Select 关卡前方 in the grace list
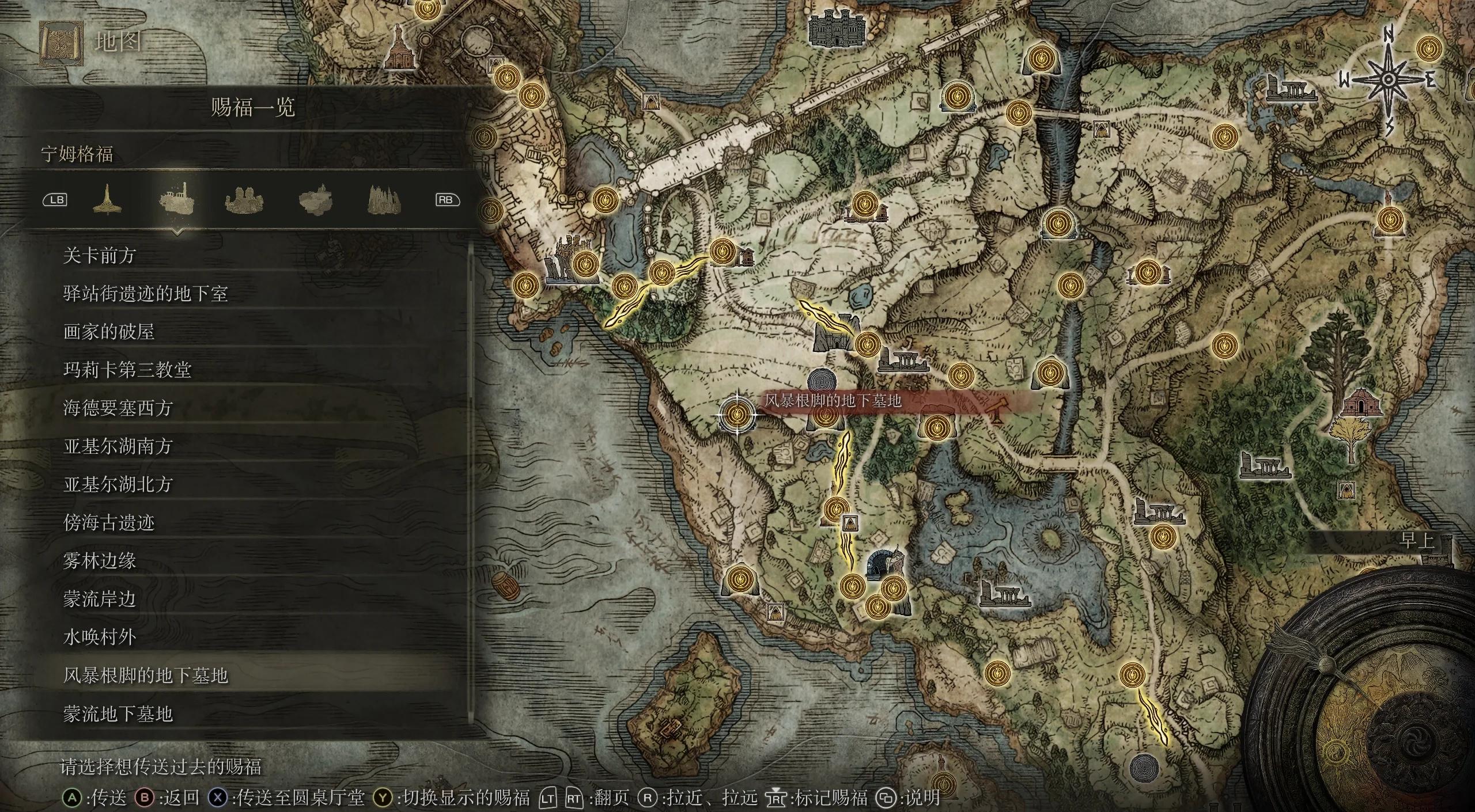This screenshot has width=1475, height=812. 99,255
